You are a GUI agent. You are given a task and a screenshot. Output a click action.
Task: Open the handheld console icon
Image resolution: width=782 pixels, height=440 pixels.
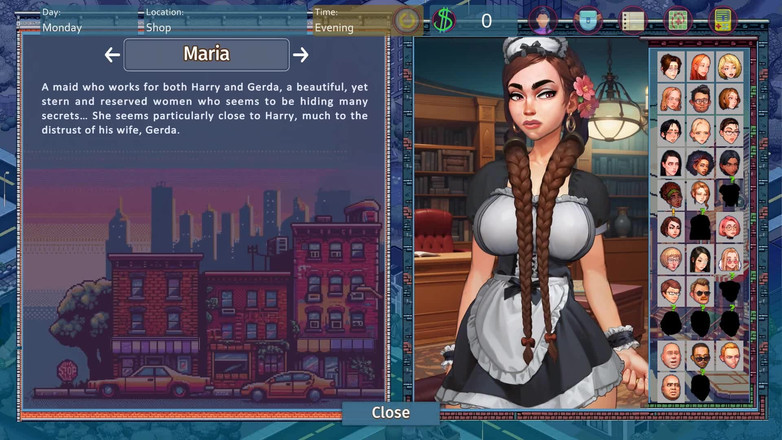coord(722,19)
